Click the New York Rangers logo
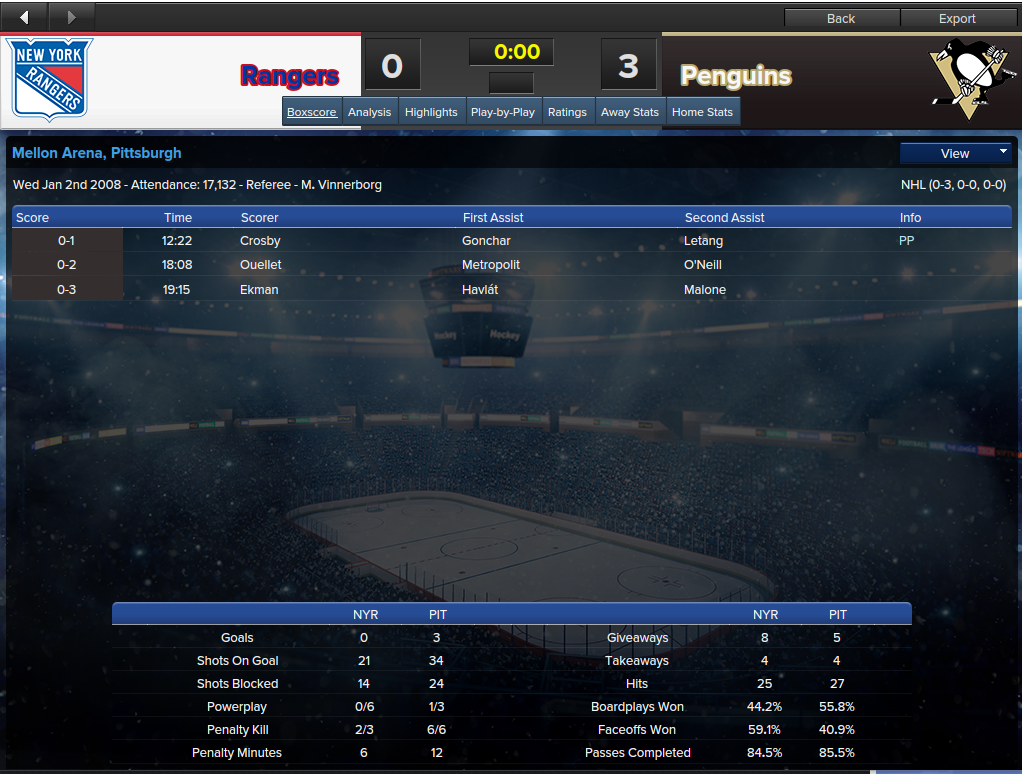Image resolution: width=1022 pixels, height=774 pixels. (51, 79)
